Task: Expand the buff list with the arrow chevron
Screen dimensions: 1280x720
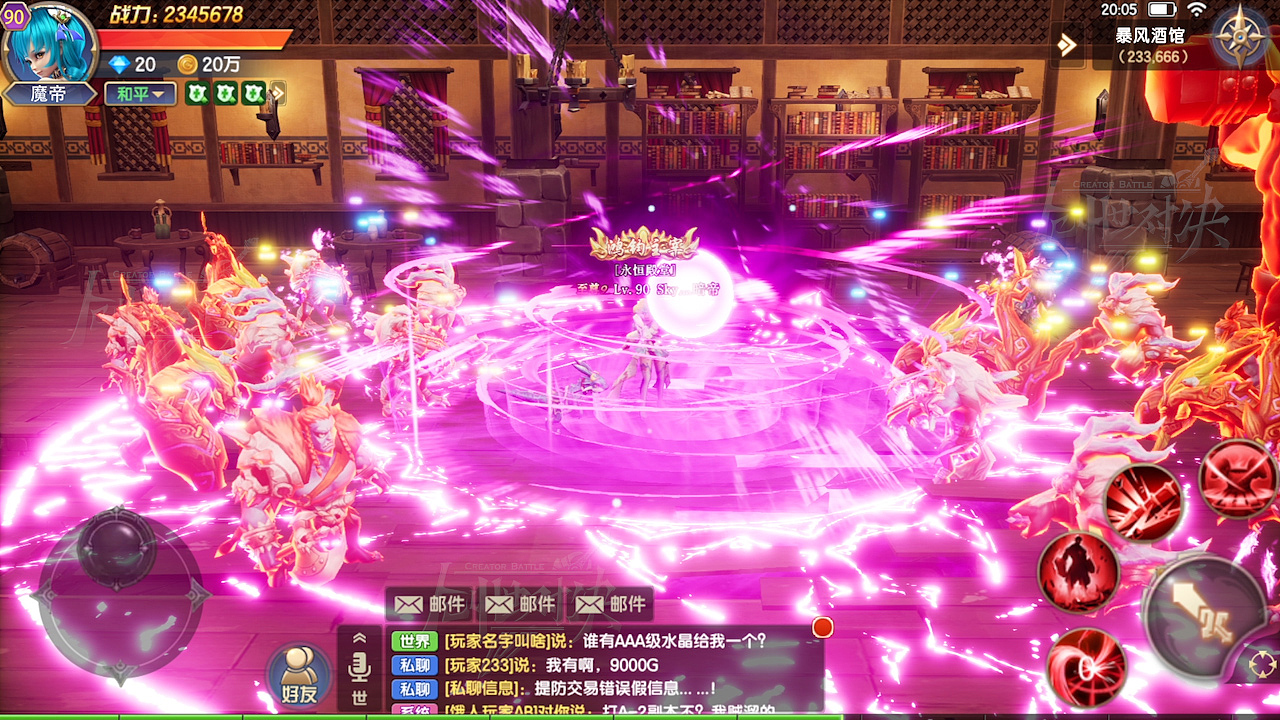Action: [278, 93]
